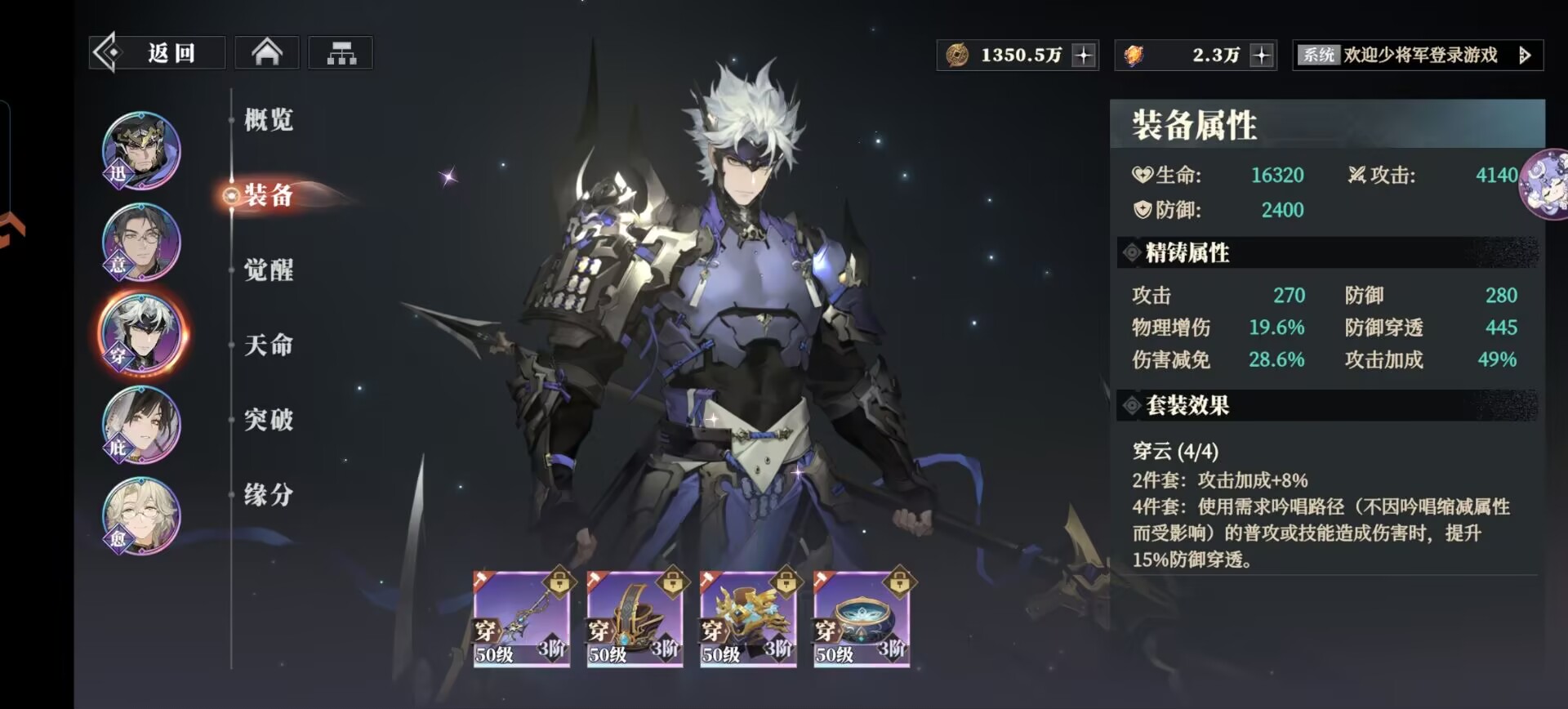Switch to the 突破 breakthrough tab
The height and width of the screenshot is (709, 1568).
pyautogui.click(x=269, y=420)
